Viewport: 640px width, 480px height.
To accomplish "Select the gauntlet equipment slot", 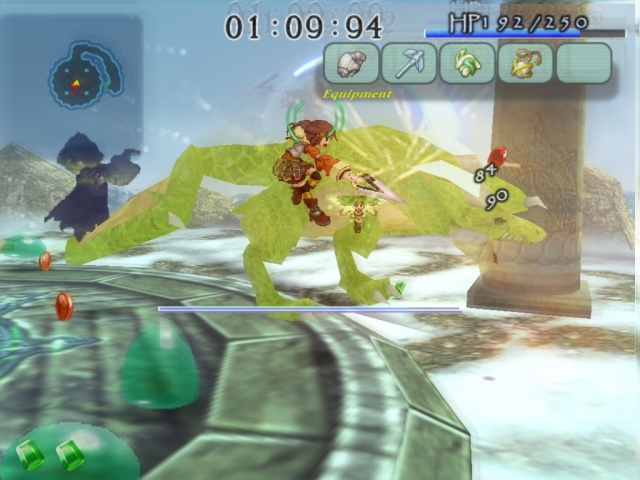I will tap(351, 63).
